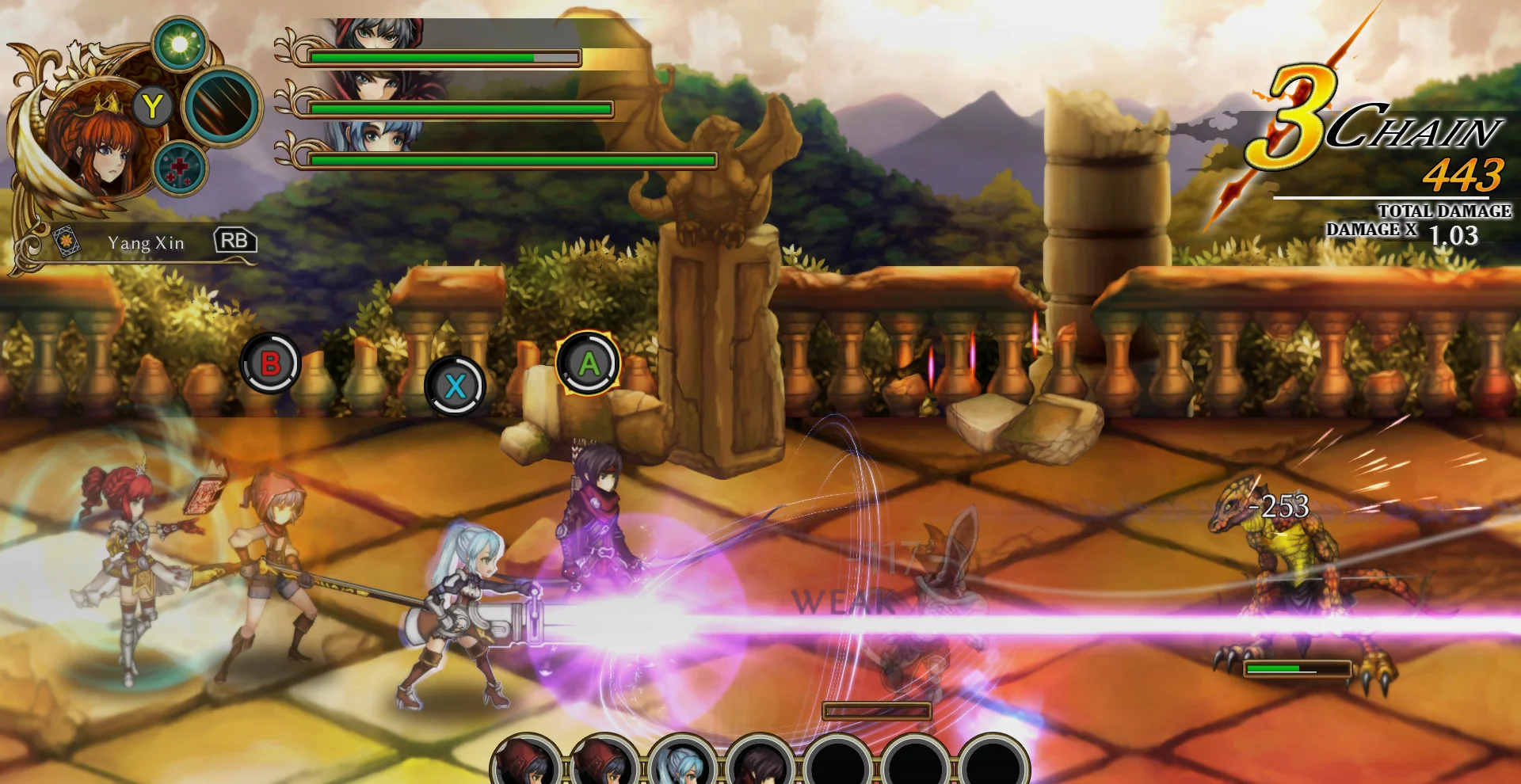Select the gray-haired hooded portrait above the party health bar
The width and height of the screenshot is (1521, 784).
point(379,34)
